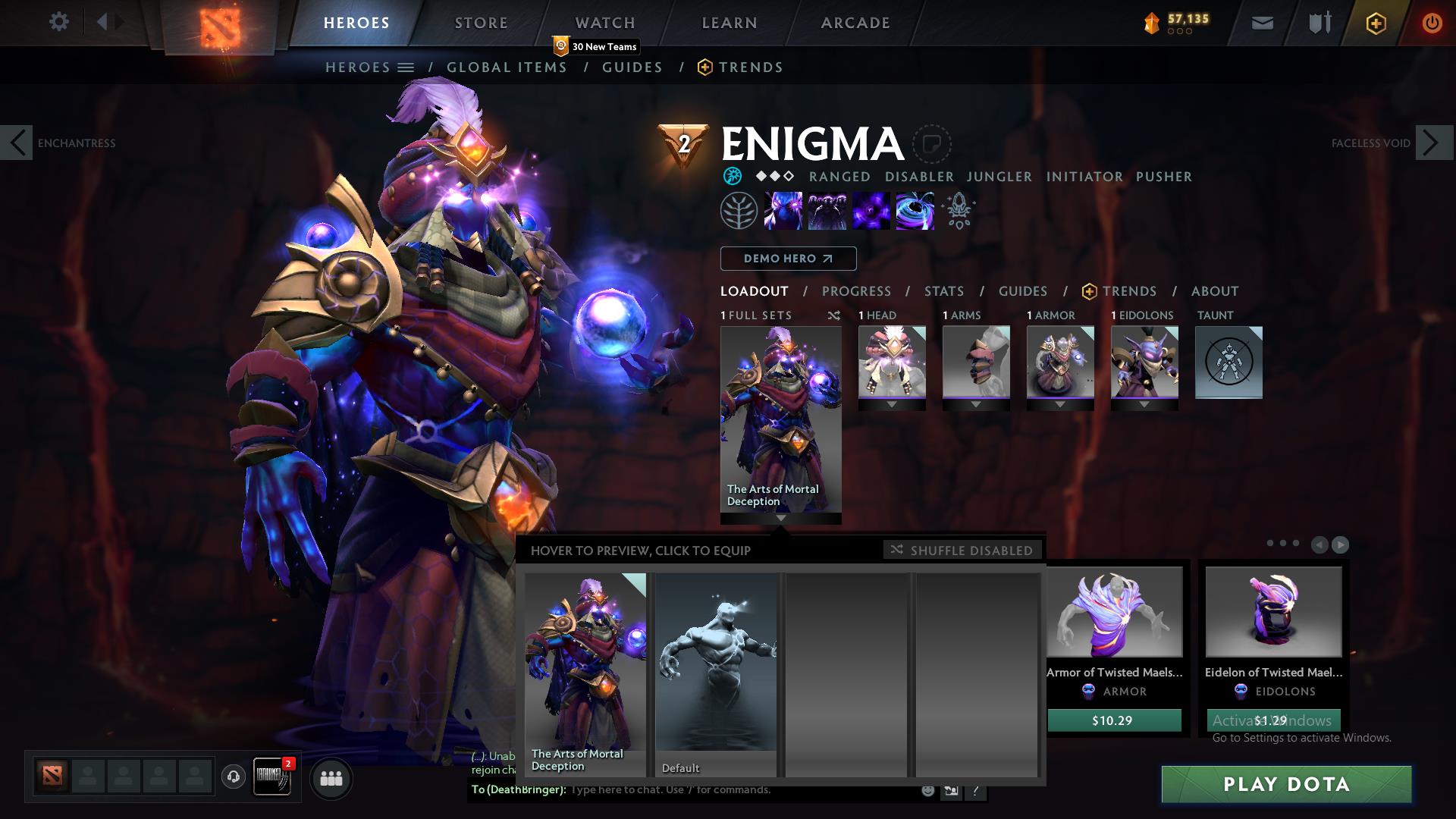Click the chat input field

point(743,790)
